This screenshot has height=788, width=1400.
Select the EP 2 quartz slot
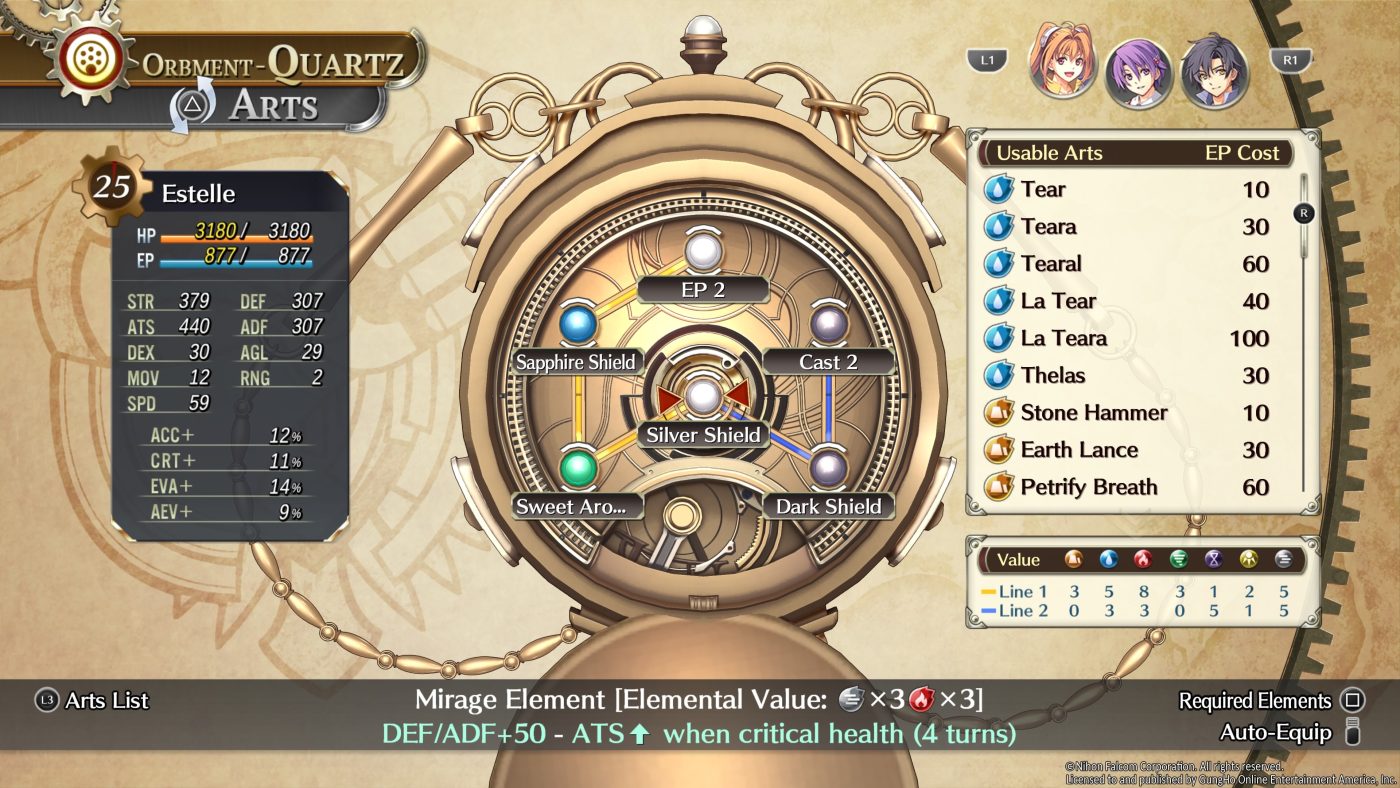click(703, 251)
